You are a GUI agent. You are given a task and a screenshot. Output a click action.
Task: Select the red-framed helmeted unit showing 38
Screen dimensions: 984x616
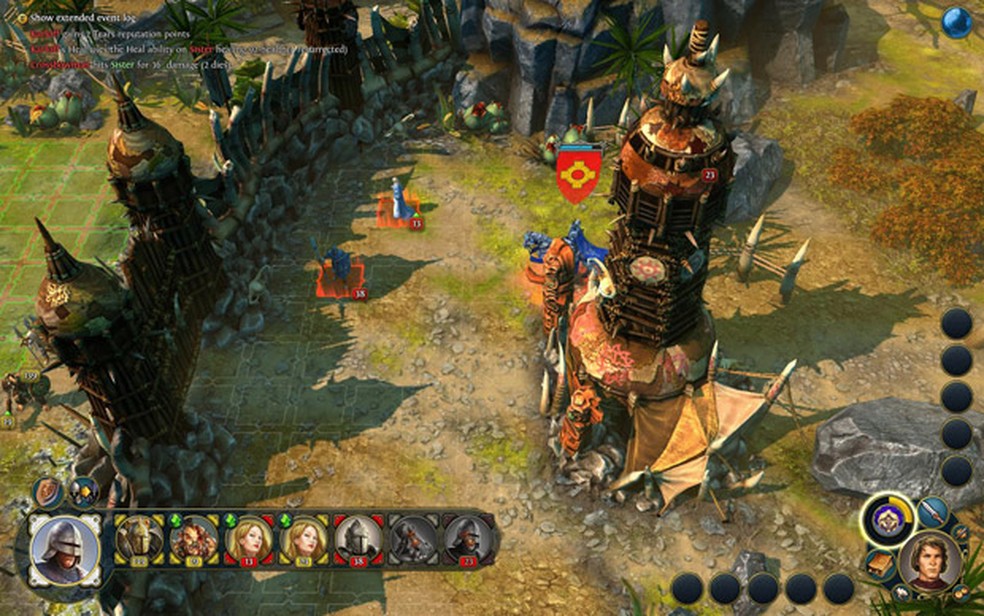pyautogui.click(x=359, y=541)
